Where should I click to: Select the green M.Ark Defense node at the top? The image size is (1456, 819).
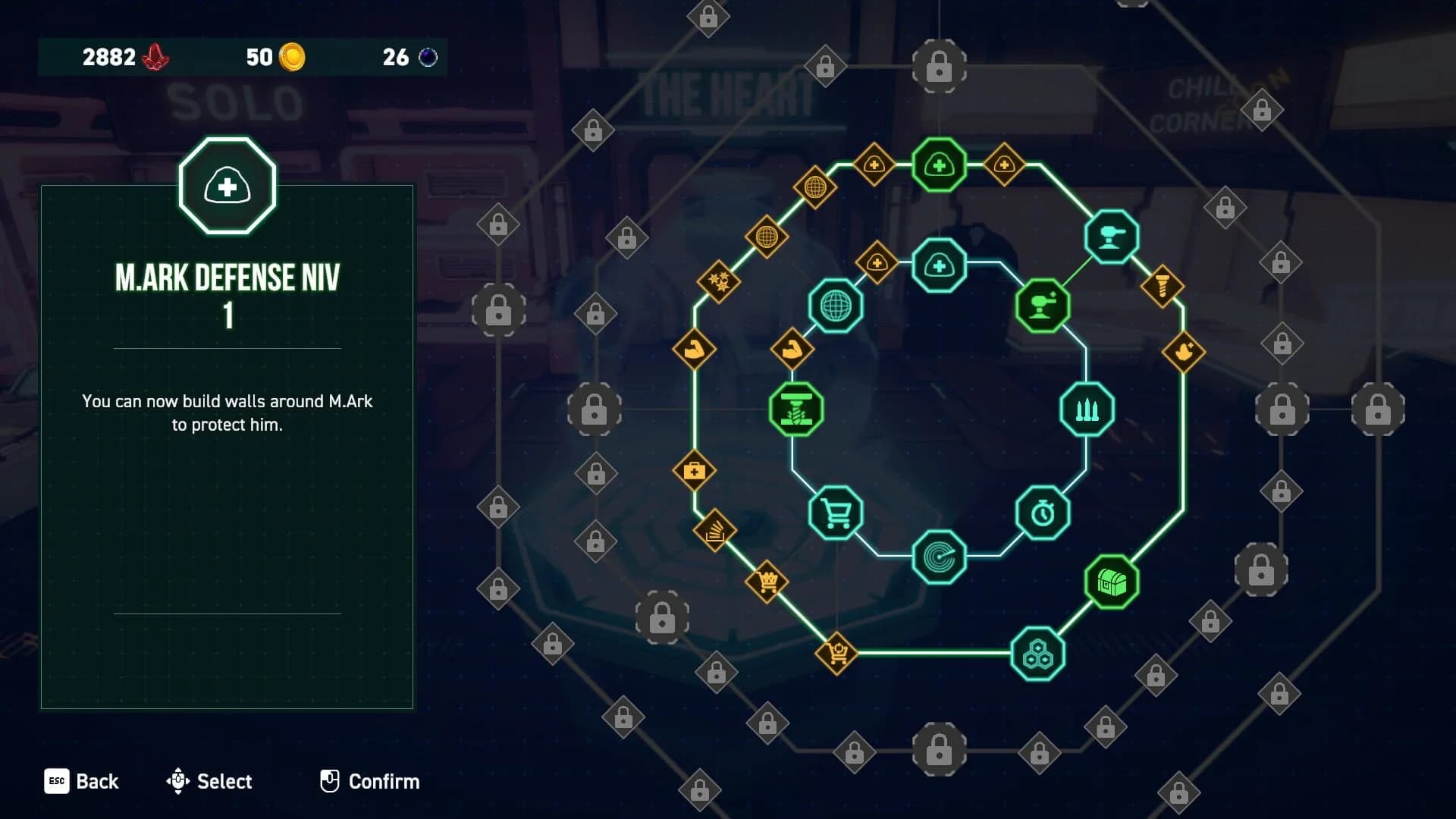point(938,165)
